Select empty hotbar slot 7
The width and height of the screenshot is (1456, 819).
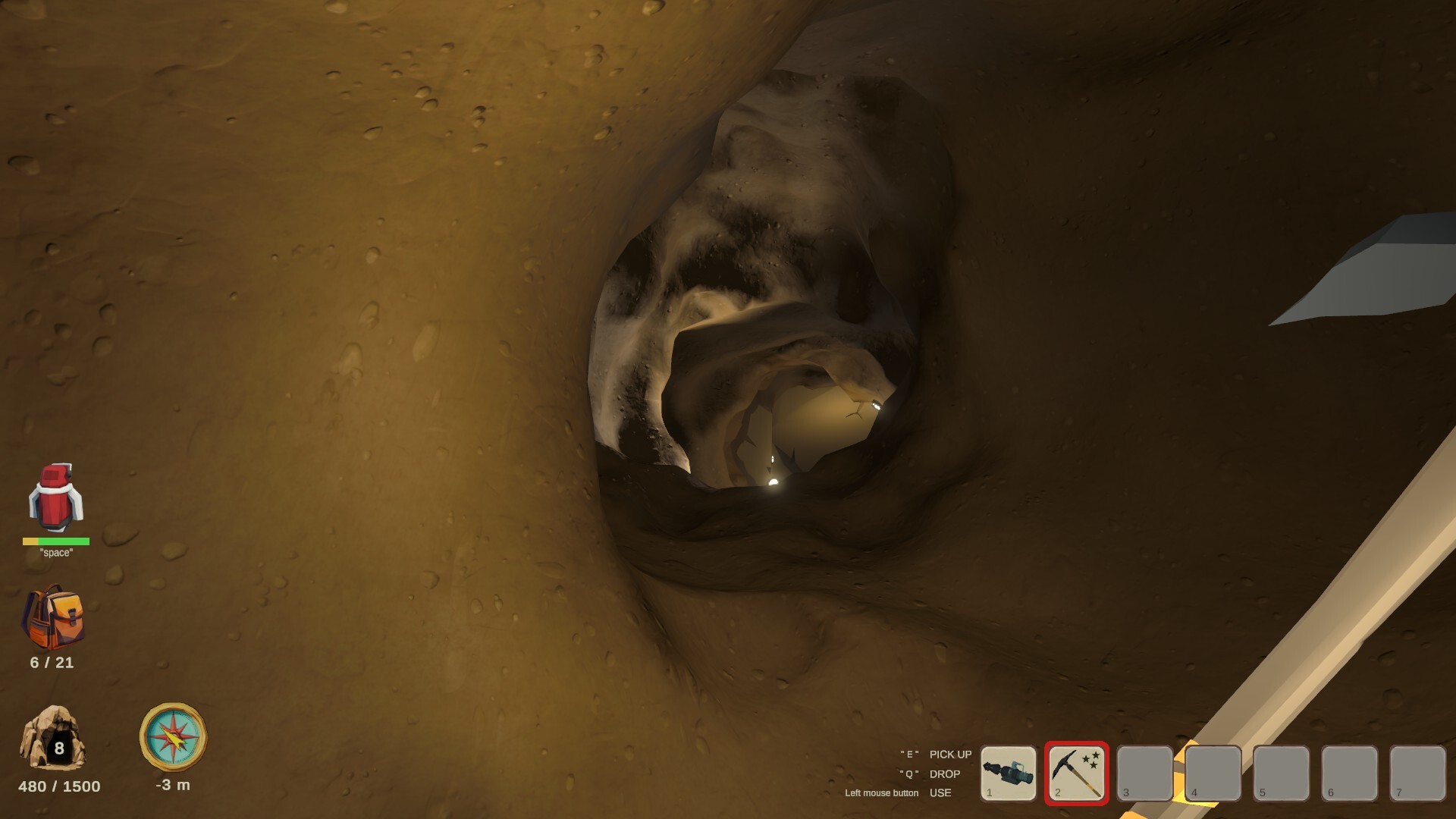click(1420, 772)
